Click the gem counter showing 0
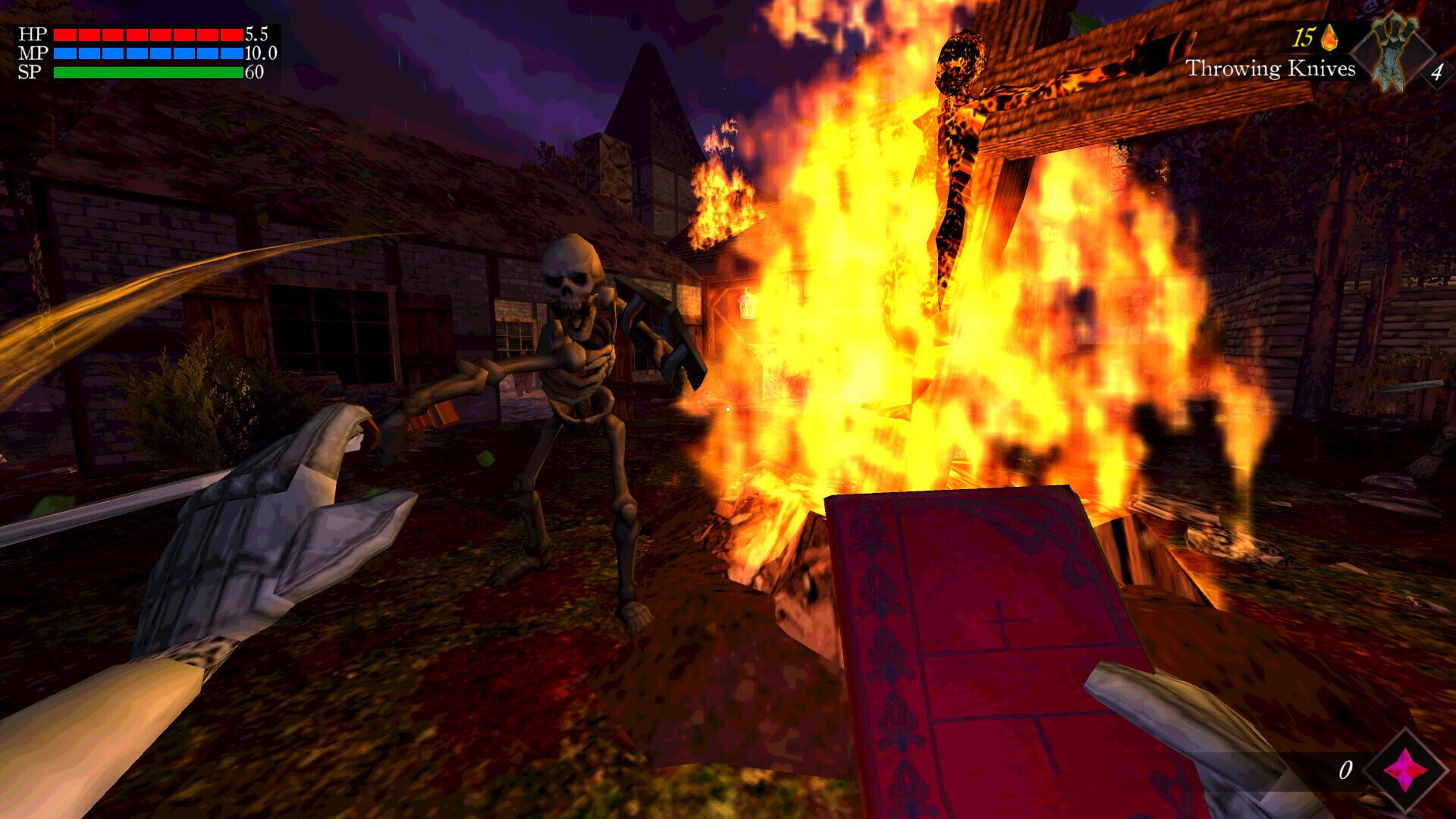Screen dimensions: 1456x819 click(x=1347, y=768)
